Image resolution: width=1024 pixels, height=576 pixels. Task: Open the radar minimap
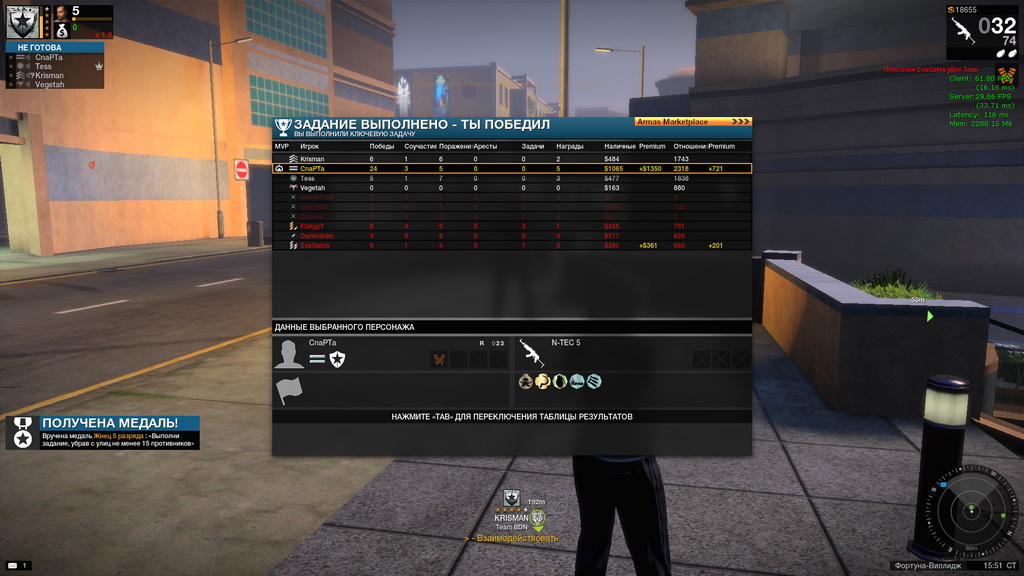(x=969, y=511)
